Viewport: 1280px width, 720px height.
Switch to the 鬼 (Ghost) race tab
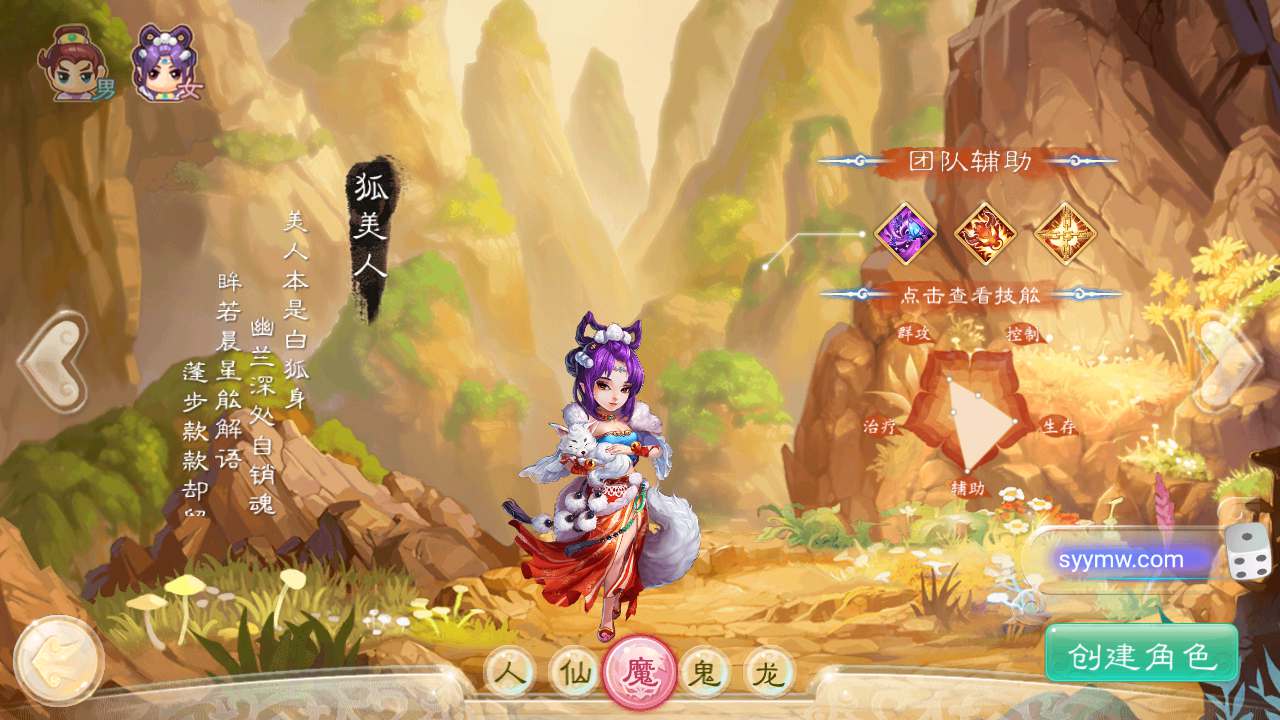coord(704,672)
